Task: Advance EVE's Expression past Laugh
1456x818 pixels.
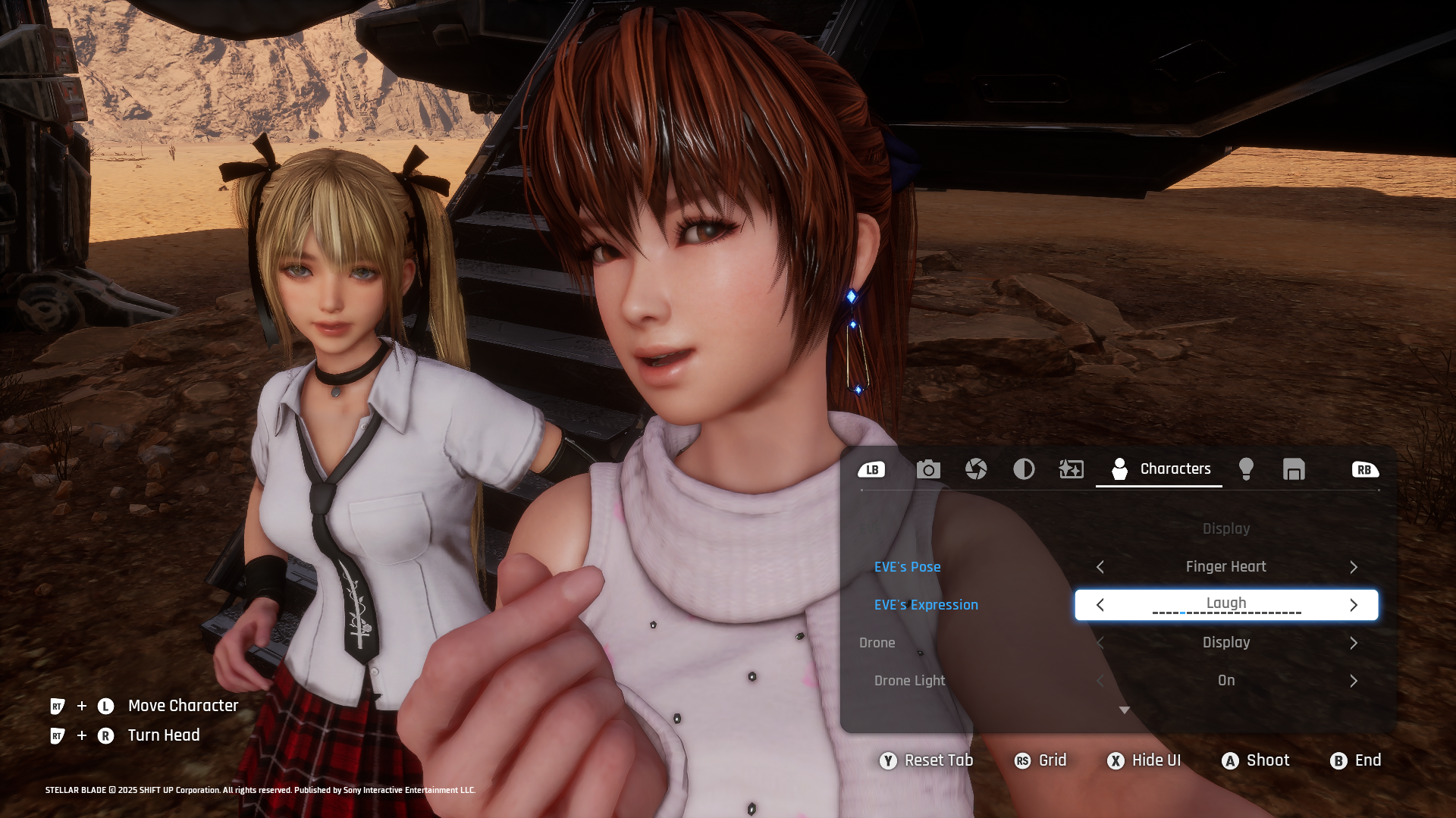Action: point(1354,605)
